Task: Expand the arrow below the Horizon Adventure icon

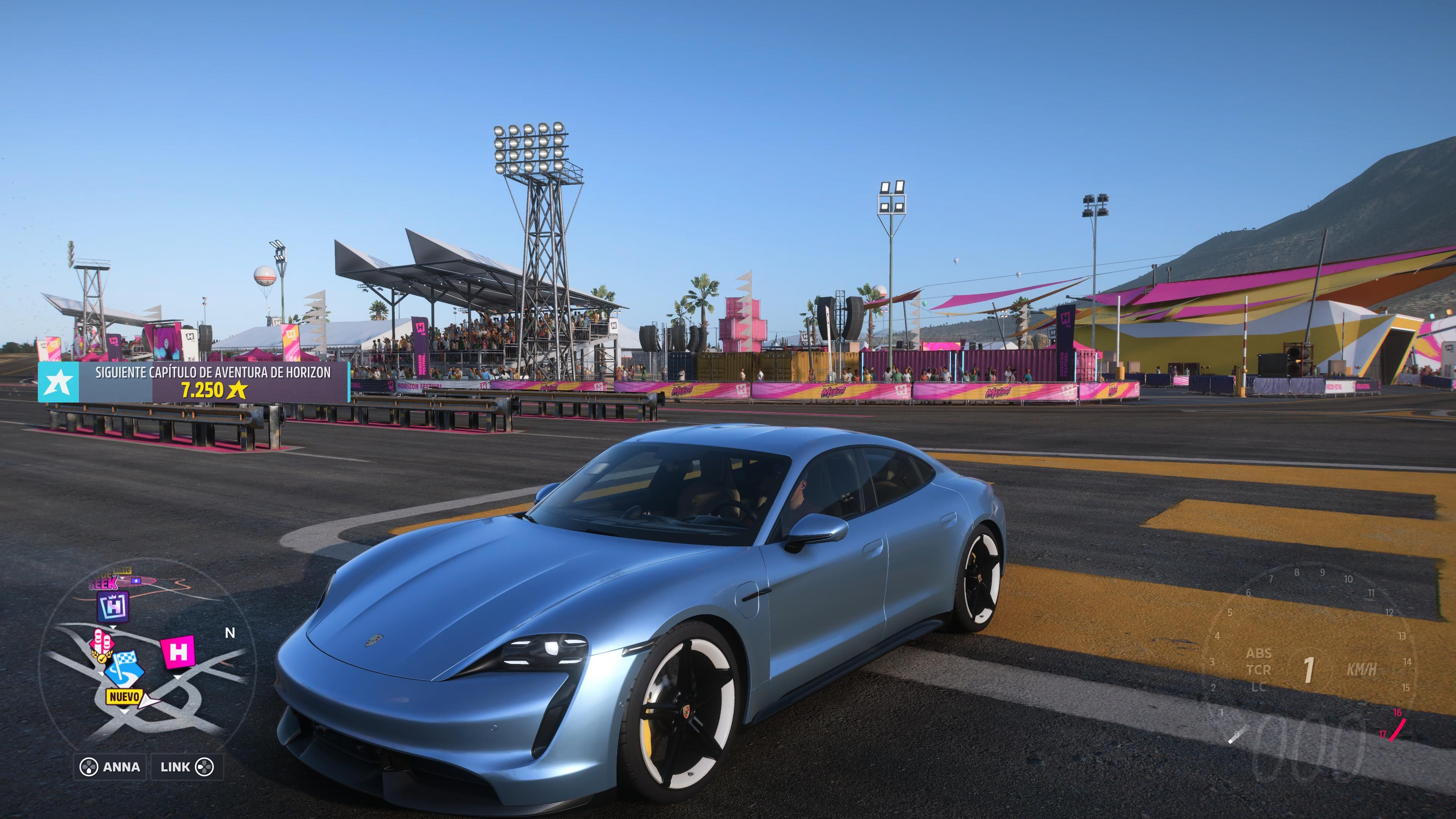Action: pyautogui.click(x=113, y=628)
